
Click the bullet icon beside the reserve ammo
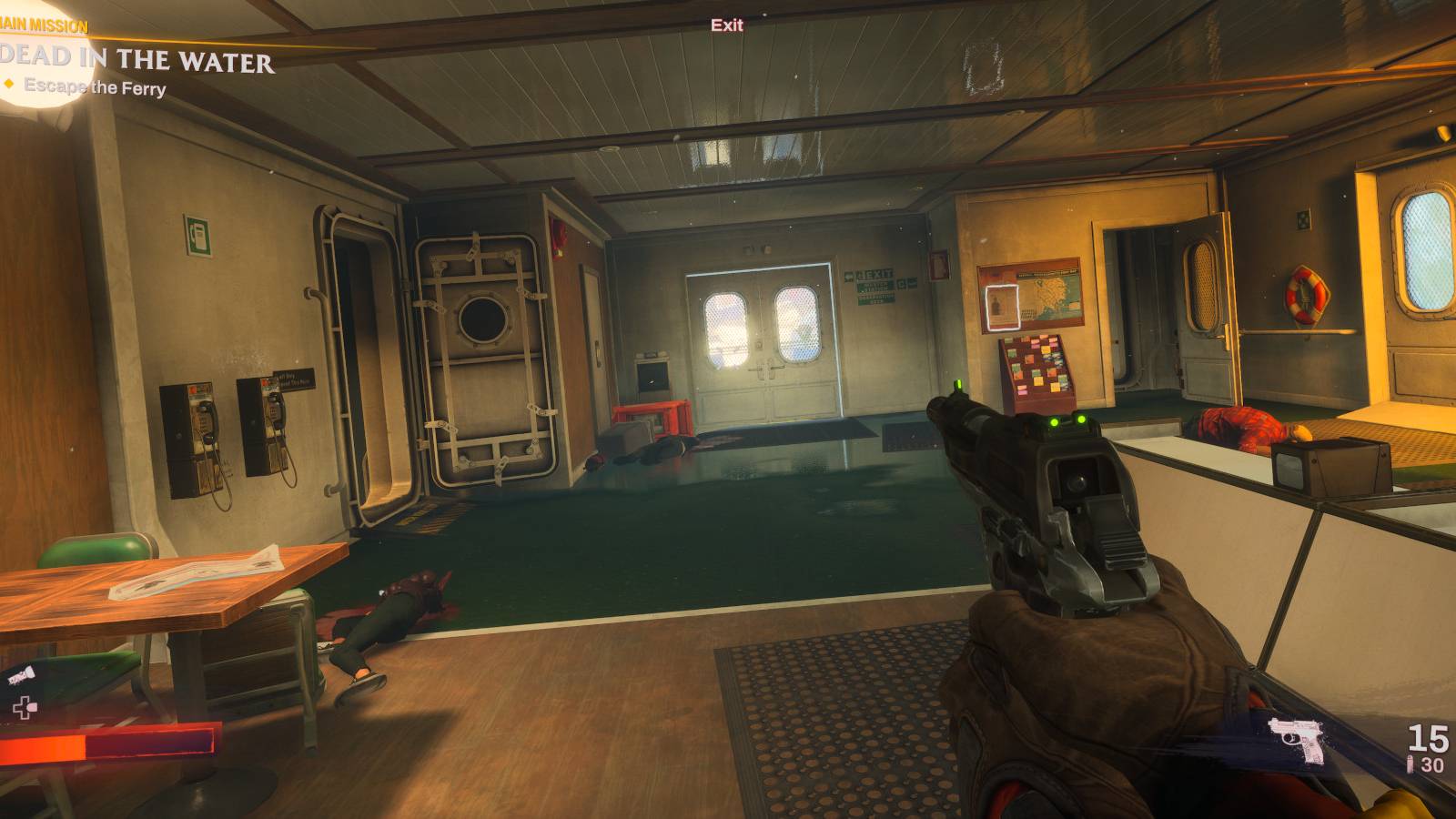[1410, 763]
